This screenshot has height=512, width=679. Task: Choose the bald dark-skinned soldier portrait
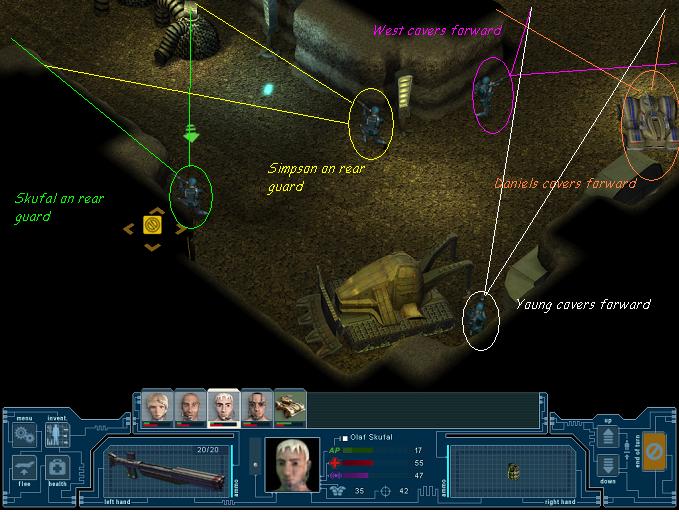(190, 406)
